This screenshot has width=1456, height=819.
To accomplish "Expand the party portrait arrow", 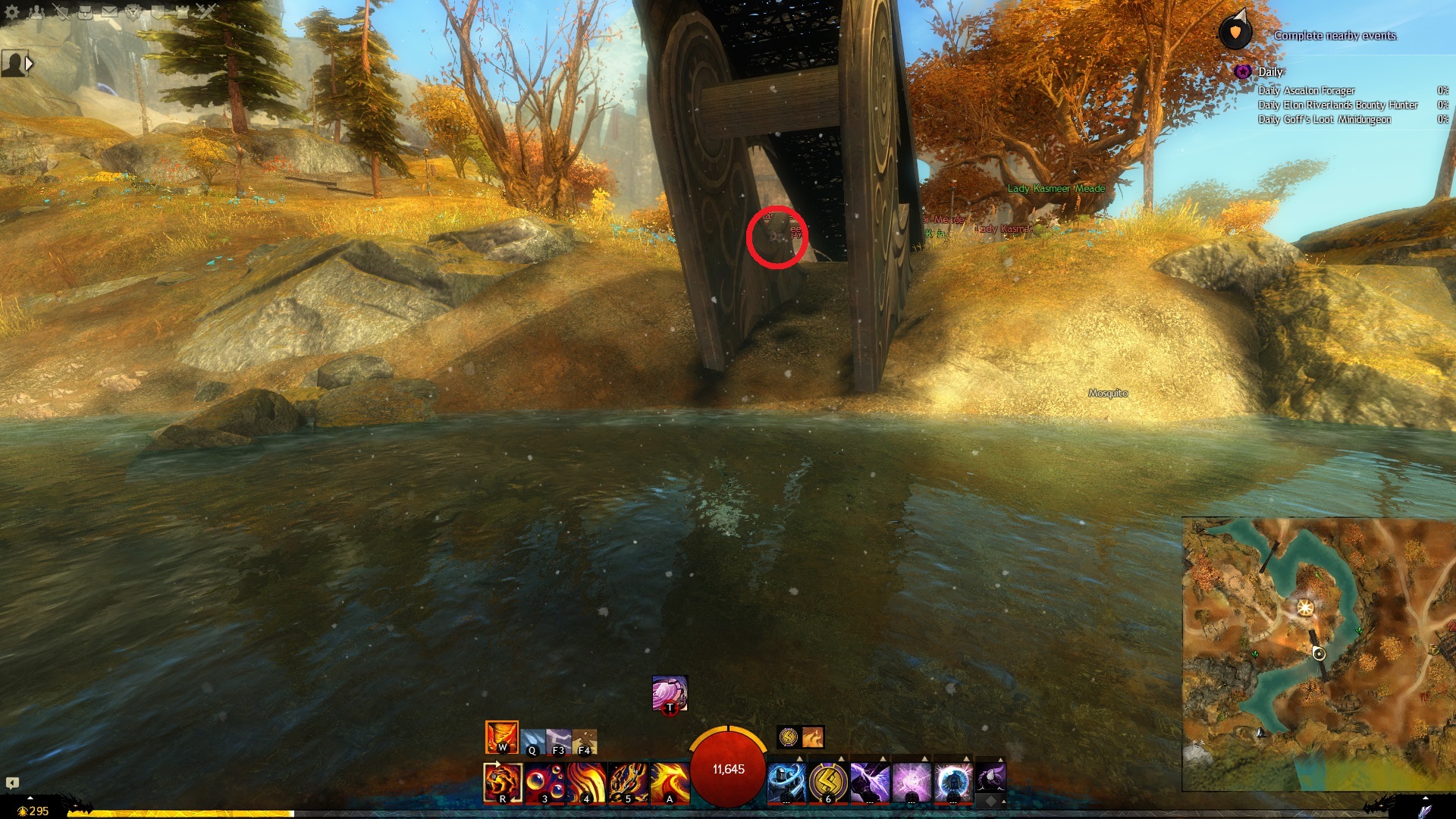I will (x=29, y=64).
